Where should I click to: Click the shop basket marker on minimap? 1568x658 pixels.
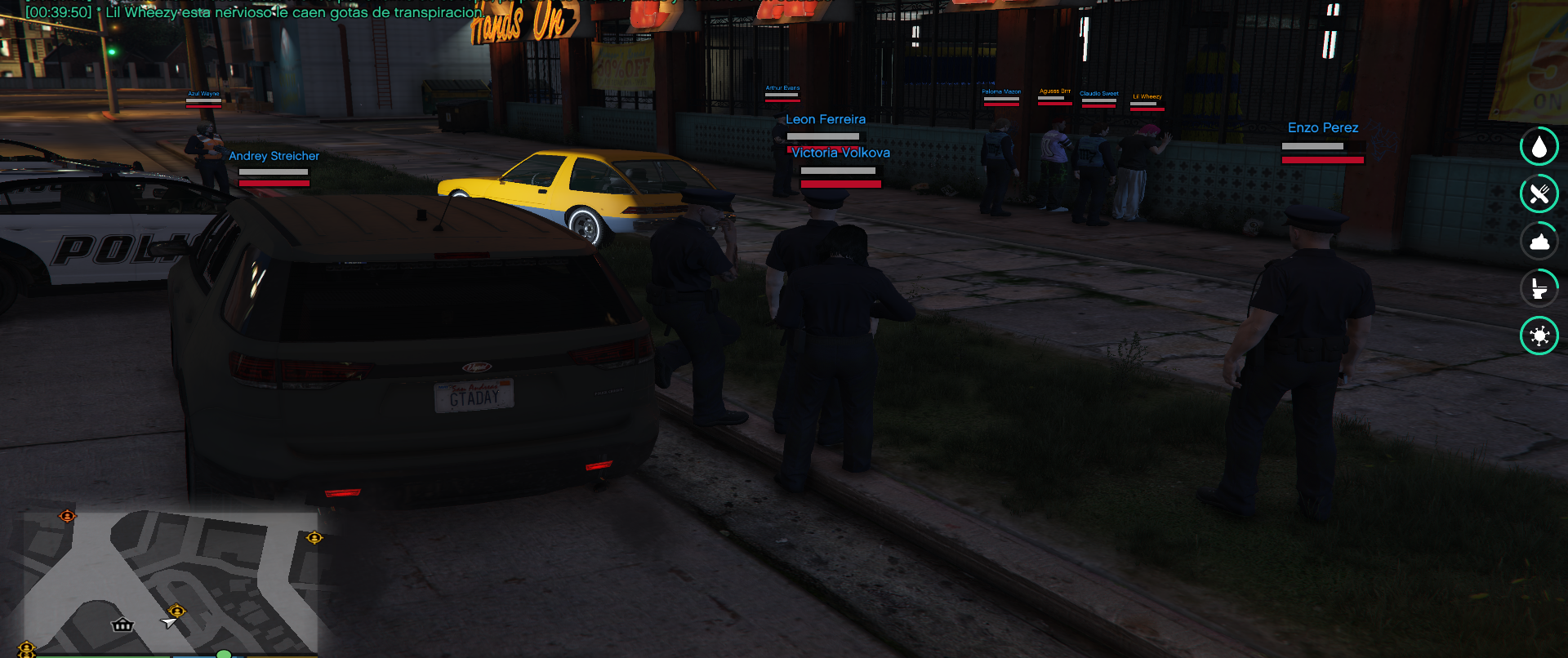[122, 625]
